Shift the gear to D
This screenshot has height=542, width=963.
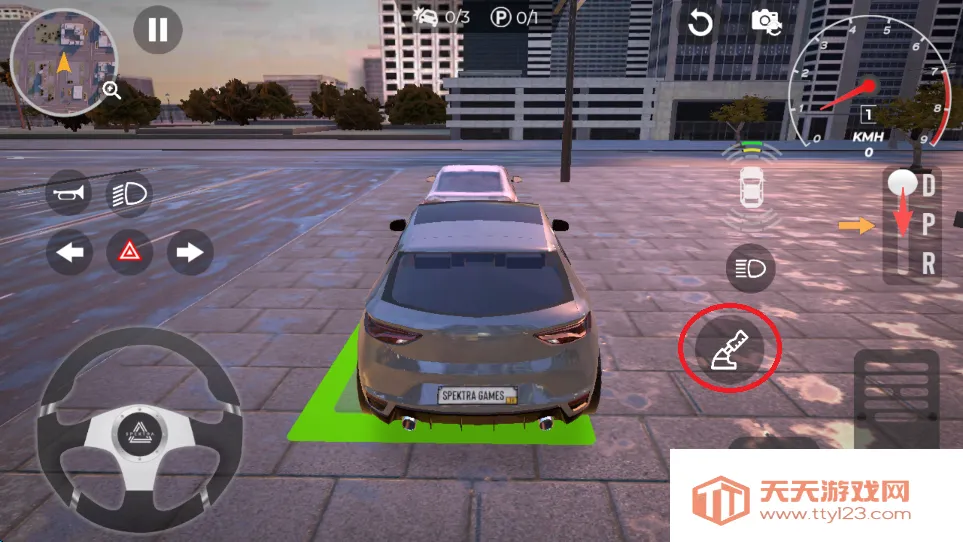pos(929,185)
